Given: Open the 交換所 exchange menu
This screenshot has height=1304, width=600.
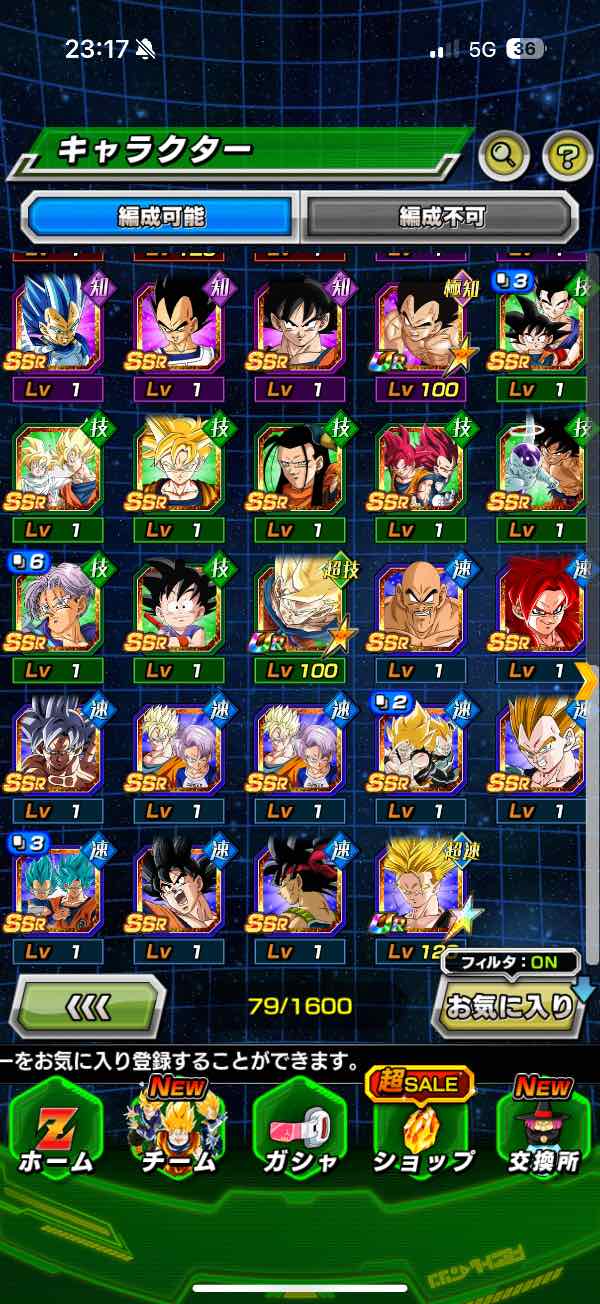Looking at the screenshot, I should (x=543, y=1127).
